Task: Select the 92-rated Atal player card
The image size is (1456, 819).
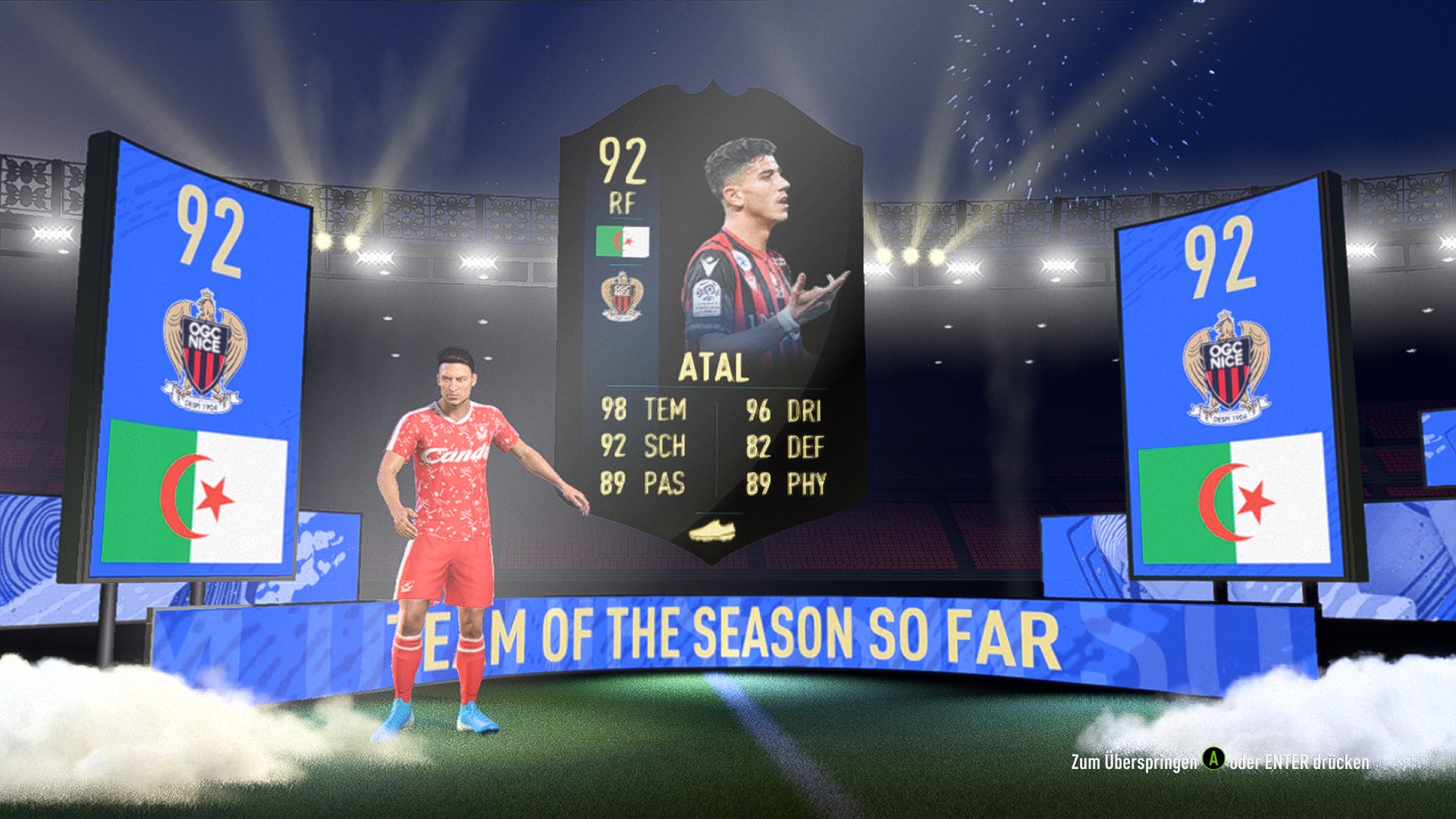Action: tap(711, 326)
